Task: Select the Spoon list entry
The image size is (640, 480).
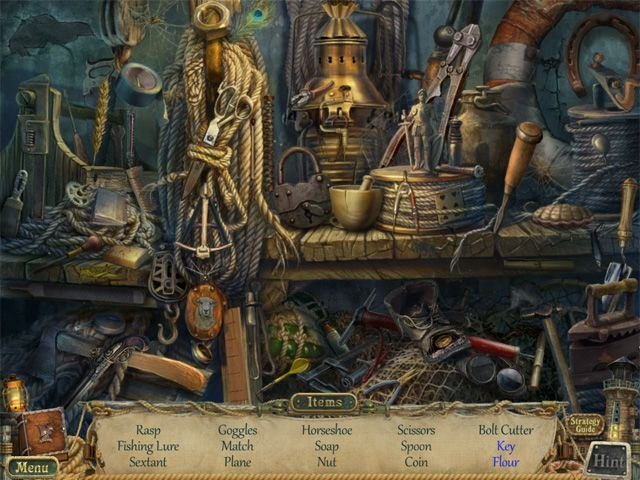Action: (x=417, y=446)
